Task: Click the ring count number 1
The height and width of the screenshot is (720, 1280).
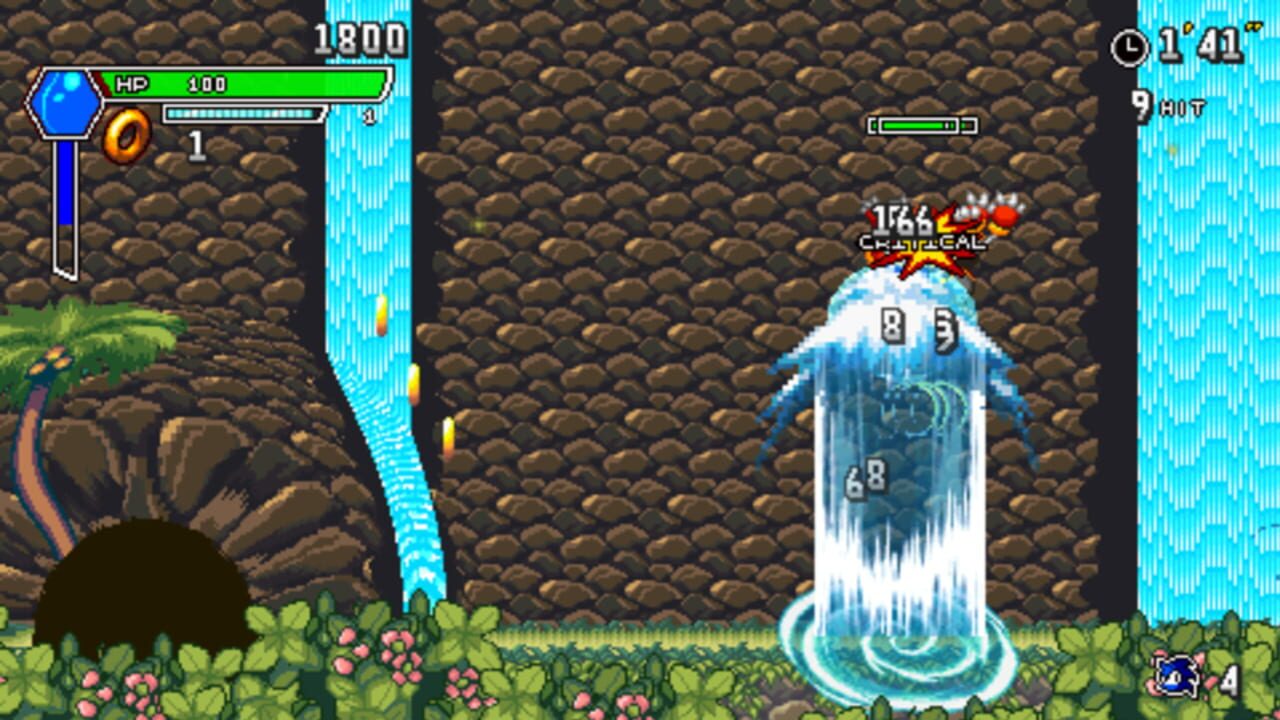Action: (x=196, y=146)
